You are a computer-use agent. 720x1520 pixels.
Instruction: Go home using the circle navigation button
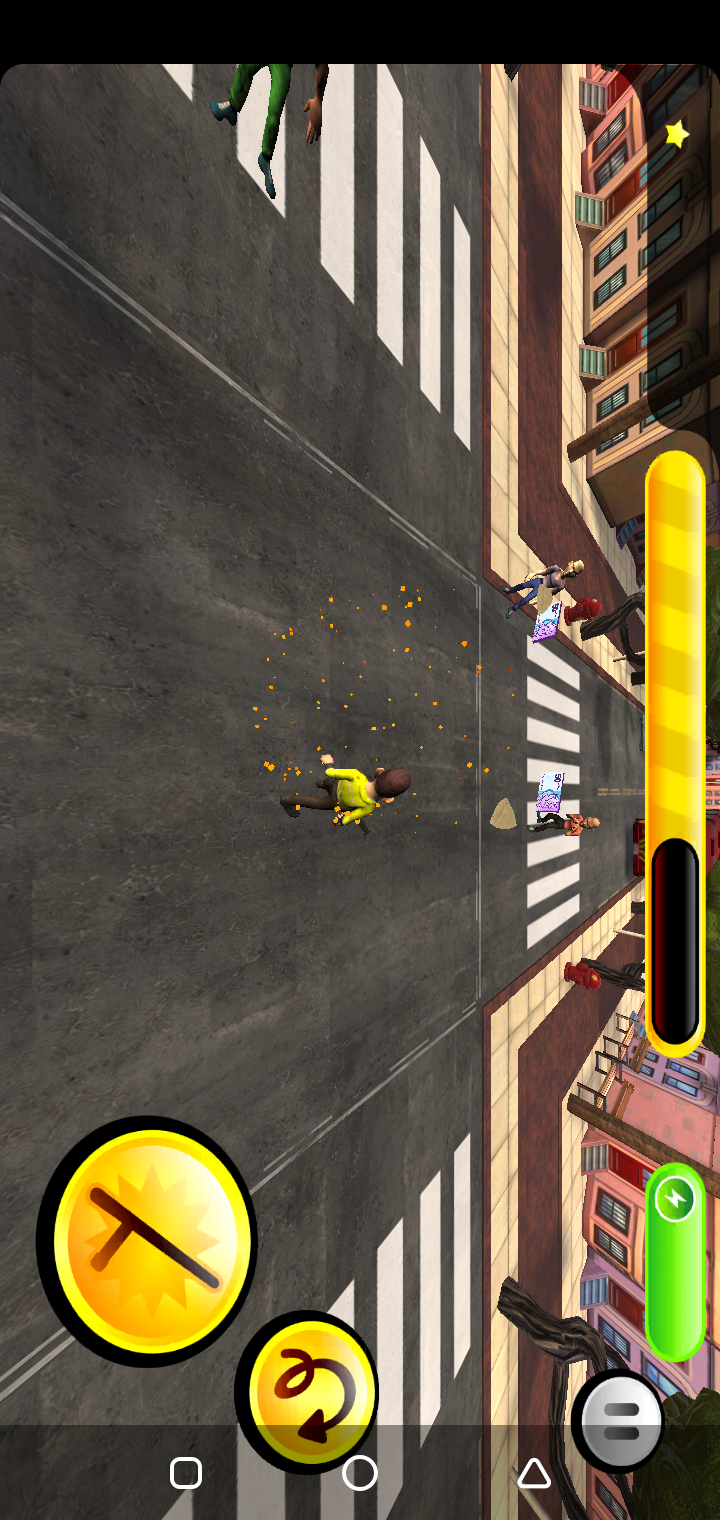[x=360, y=1473]
